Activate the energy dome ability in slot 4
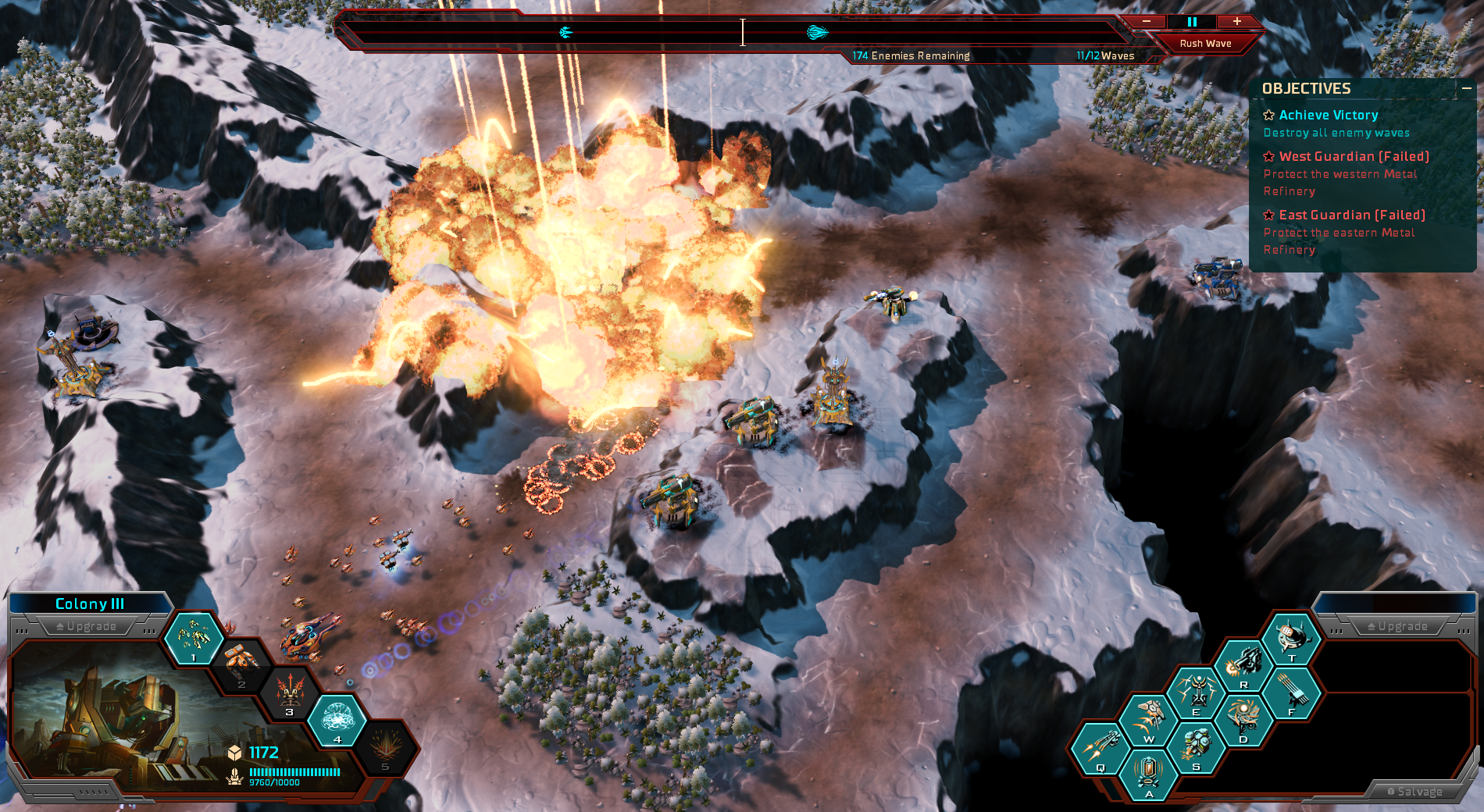The image size is (1484, 812). tap(337, 719)
